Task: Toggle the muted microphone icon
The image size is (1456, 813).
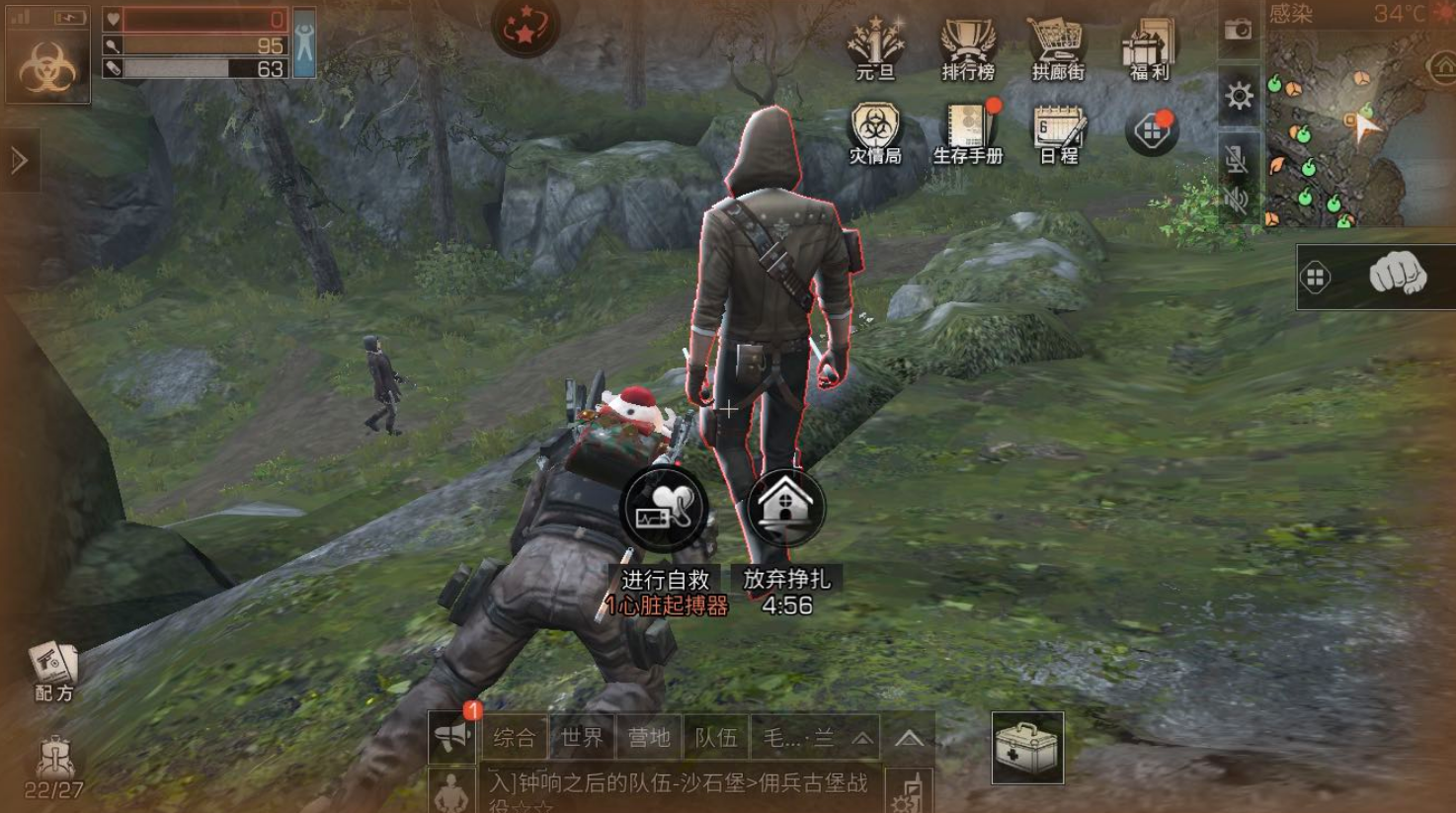Action: 1236,158
